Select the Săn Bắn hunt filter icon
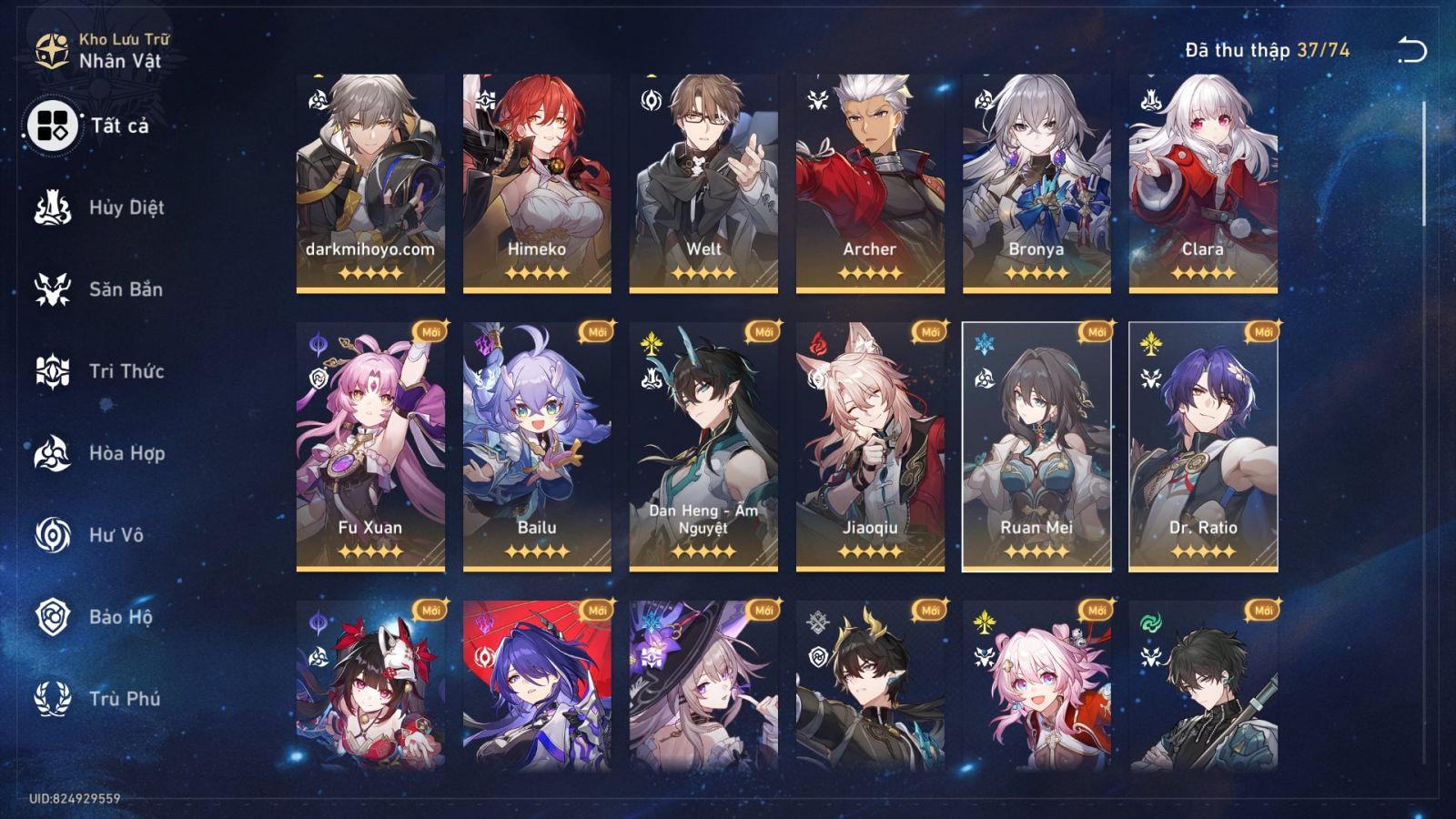 52,289
